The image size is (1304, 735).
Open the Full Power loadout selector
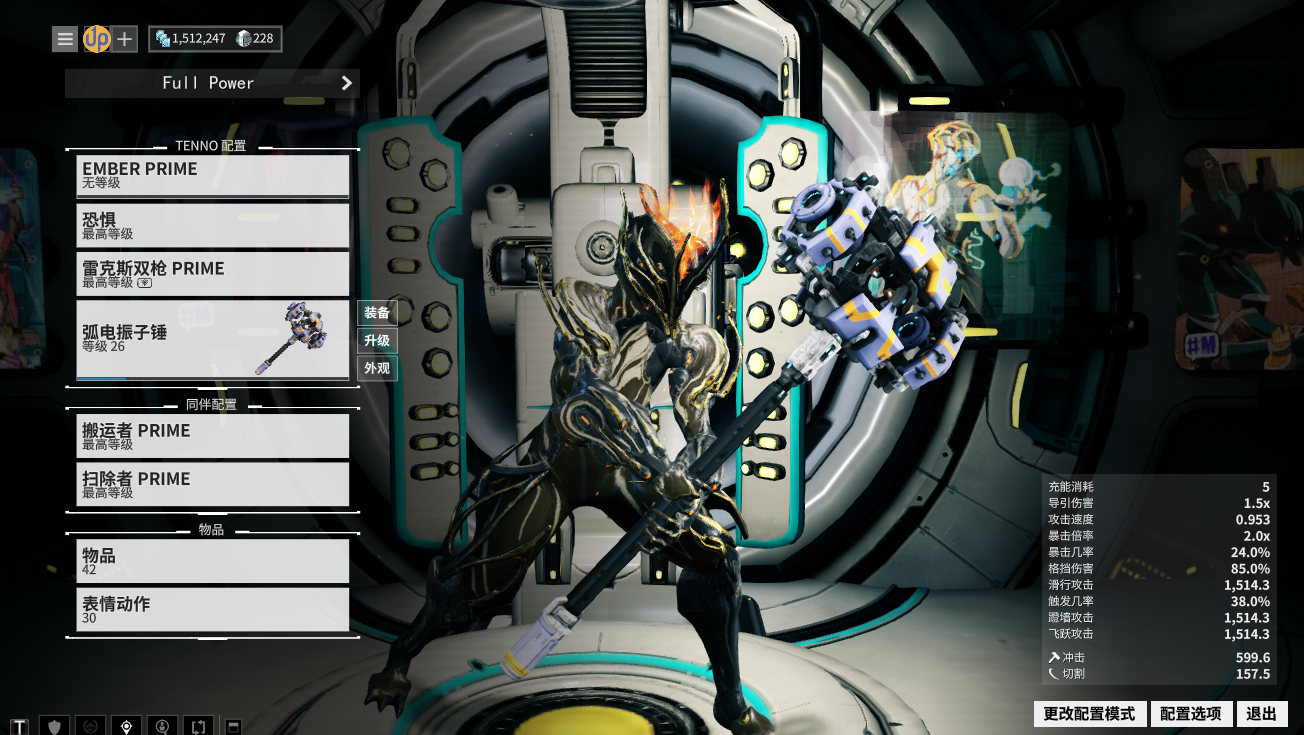[x=212, y=83]
